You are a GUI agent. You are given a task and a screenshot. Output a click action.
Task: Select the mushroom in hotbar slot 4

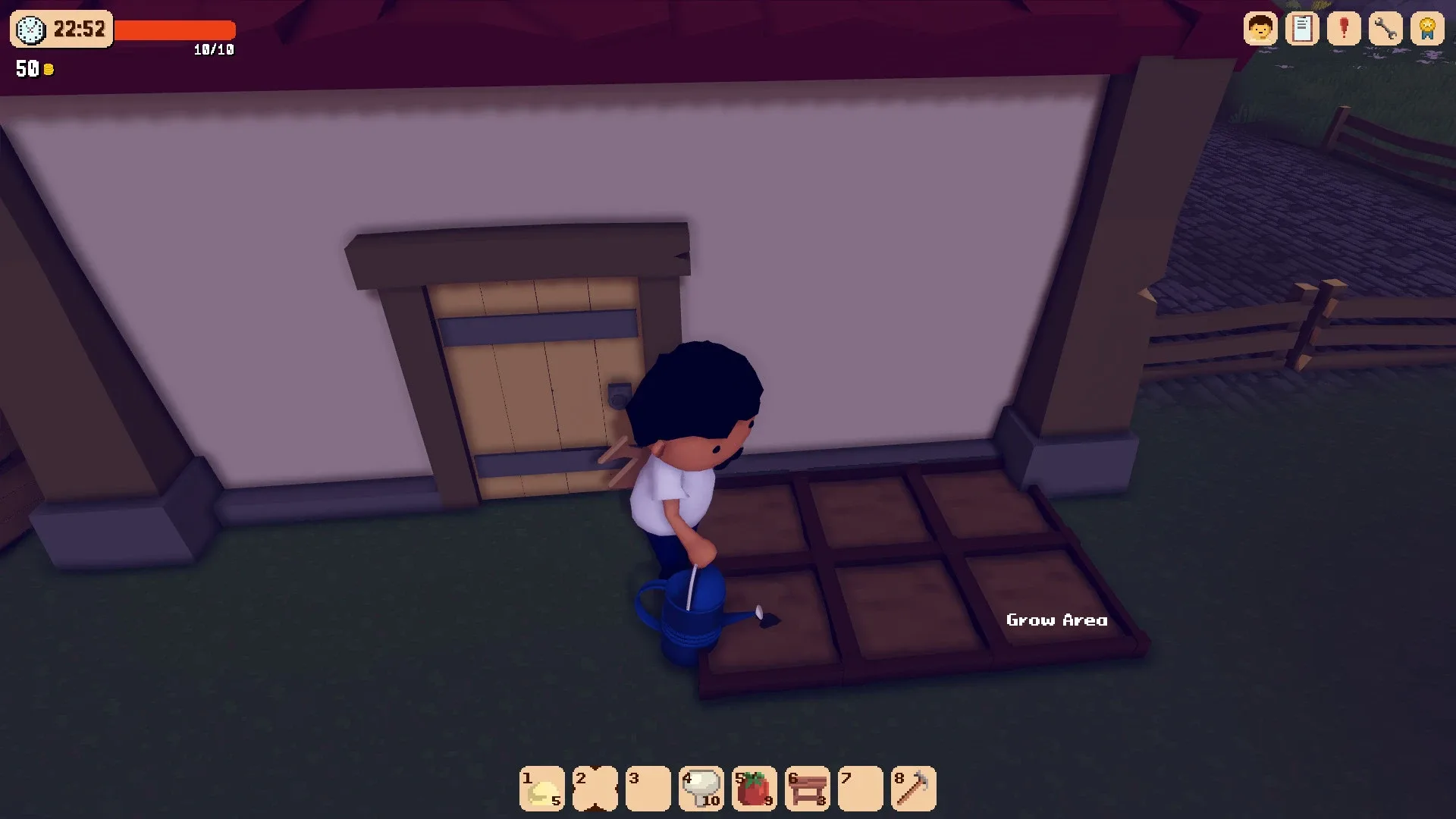tap(701, 789)
